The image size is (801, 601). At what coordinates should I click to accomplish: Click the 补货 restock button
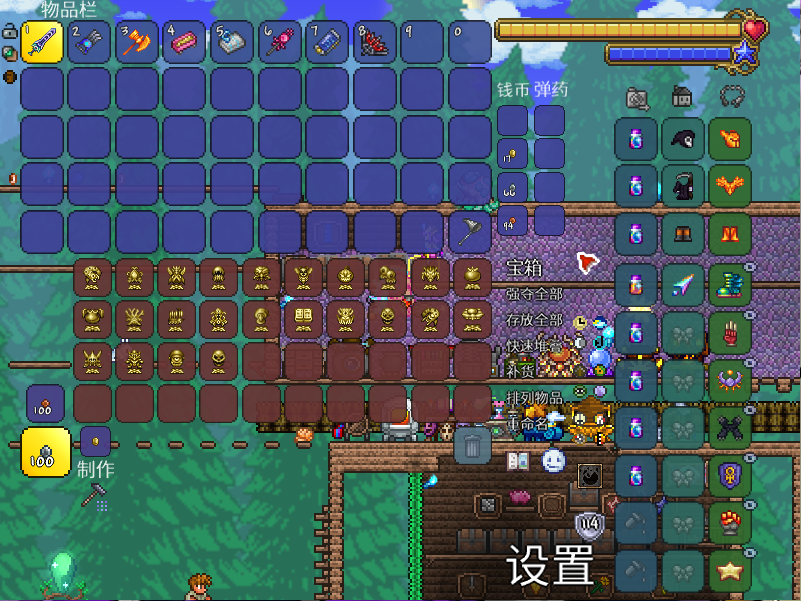tap(520, 371)
